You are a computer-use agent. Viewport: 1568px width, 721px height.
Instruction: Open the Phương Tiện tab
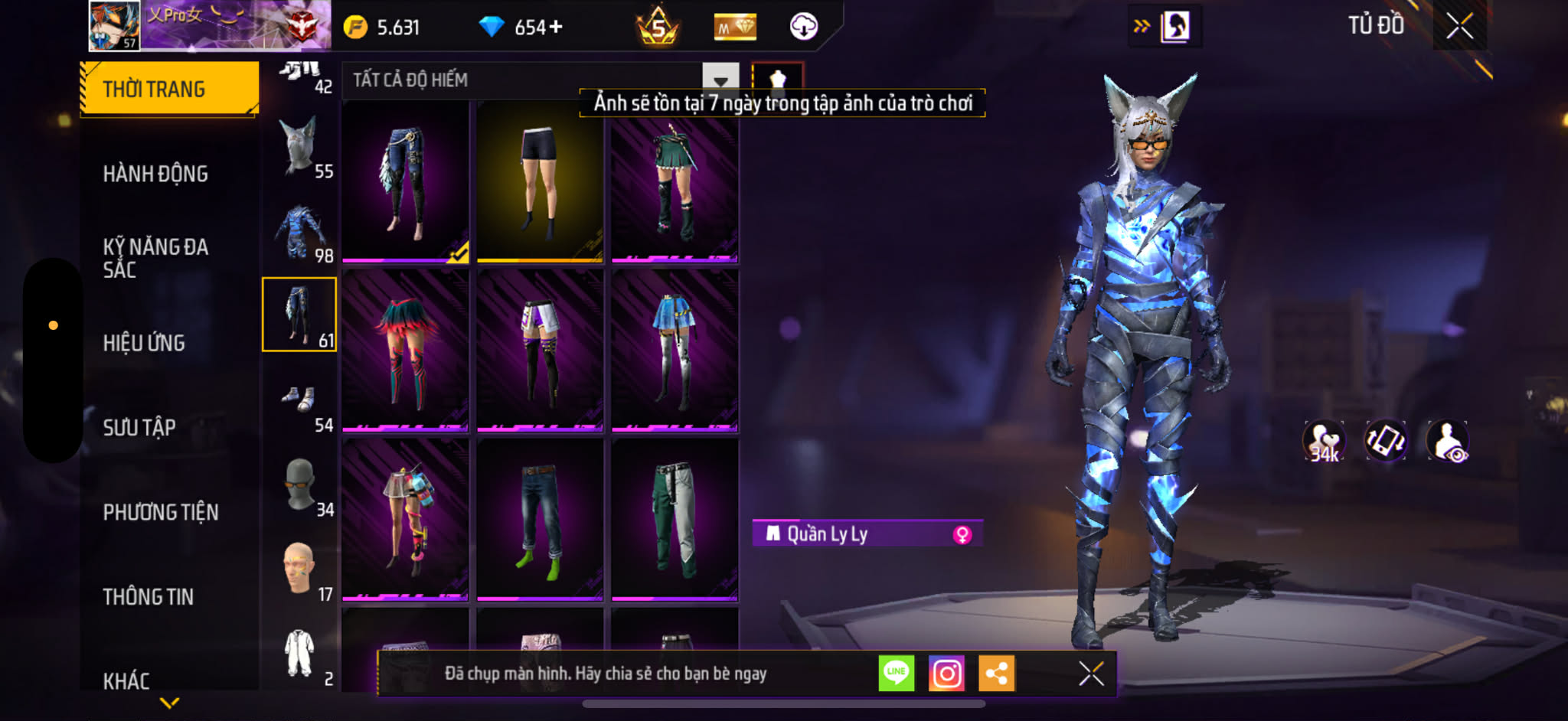pyautogui.click(x=161, y=512)
